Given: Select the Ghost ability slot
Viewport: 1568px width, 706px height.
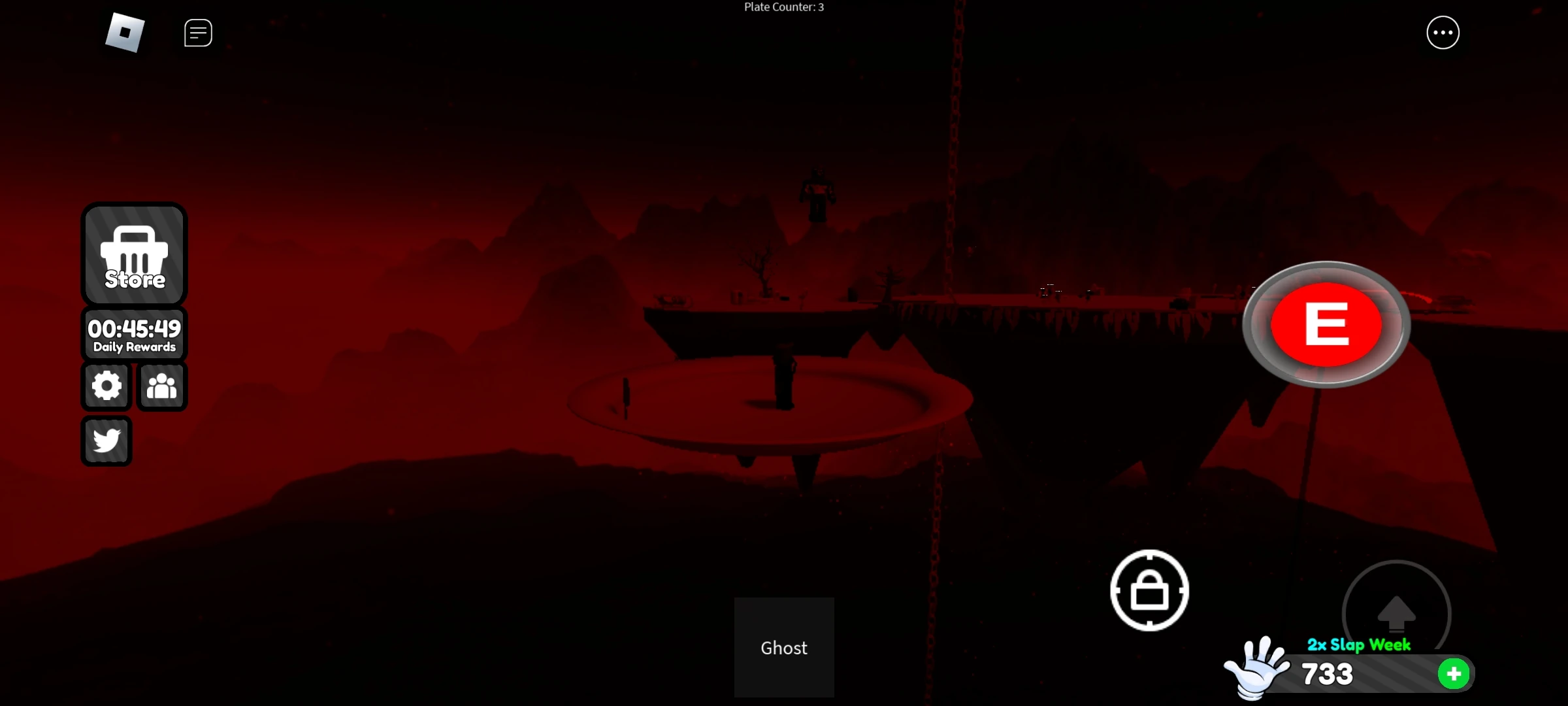Looking at the screenshot, I should coord(784,647).
